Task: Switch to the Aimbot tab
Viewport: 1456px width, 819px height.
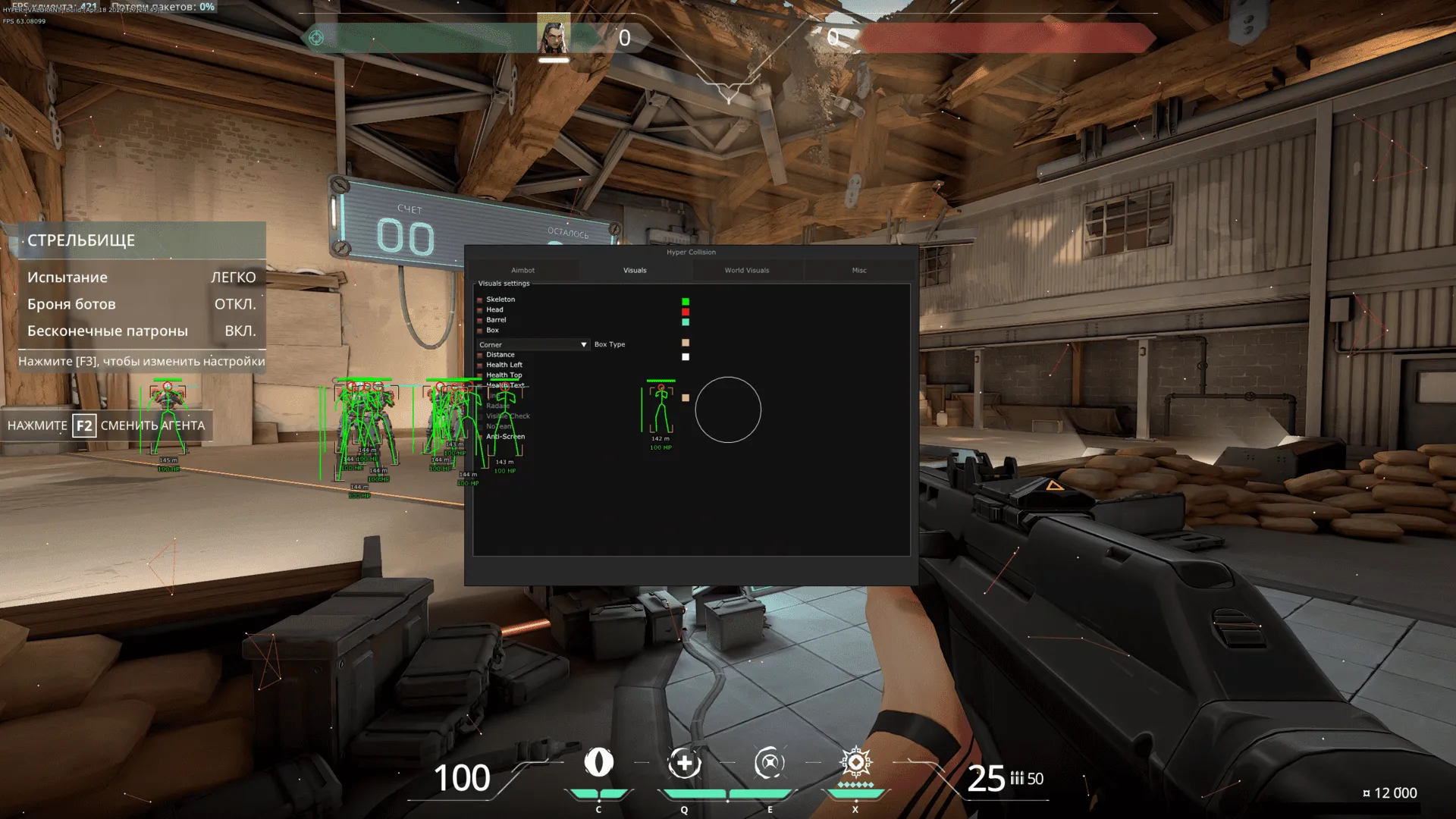Action: coord(522,270)
